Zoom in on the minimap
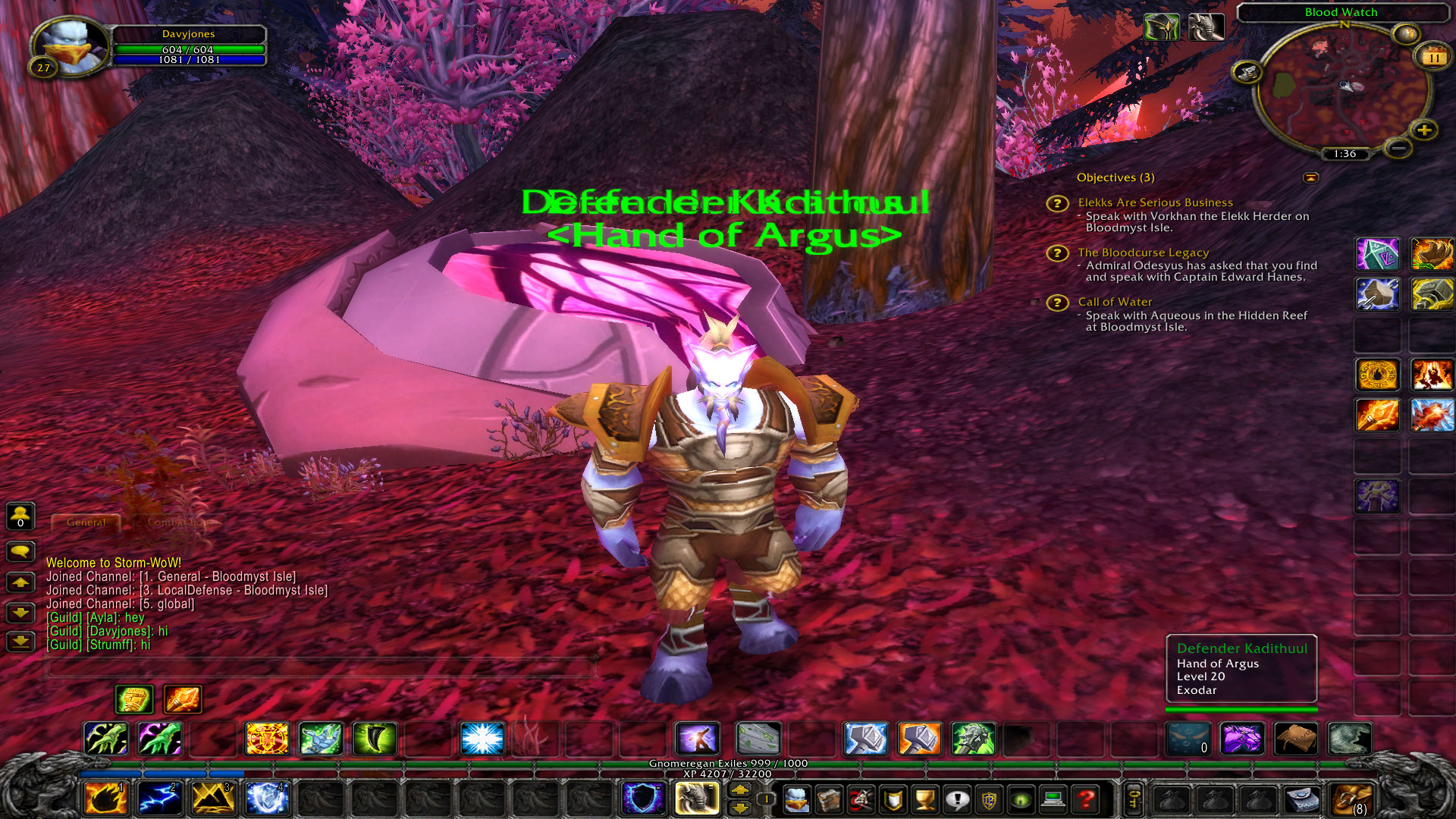Screen dimensions: 1456x819 tap(1424, 130)
